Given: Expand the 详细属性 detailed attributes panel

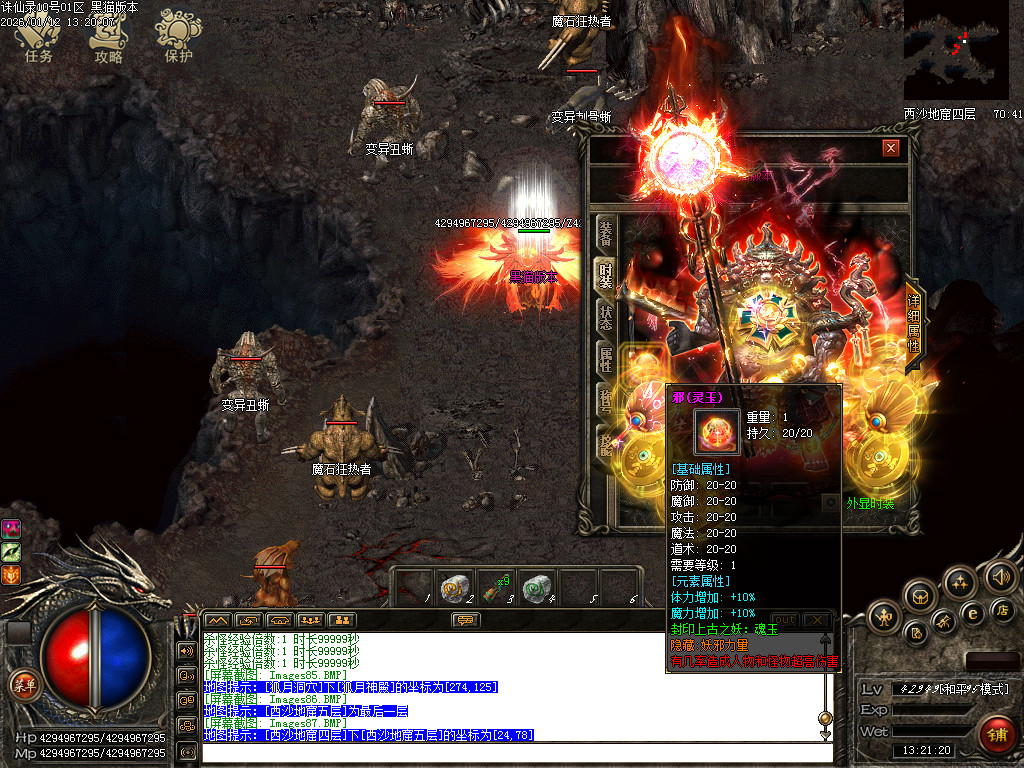Looking at the screenshot, I should pos(914,322).
